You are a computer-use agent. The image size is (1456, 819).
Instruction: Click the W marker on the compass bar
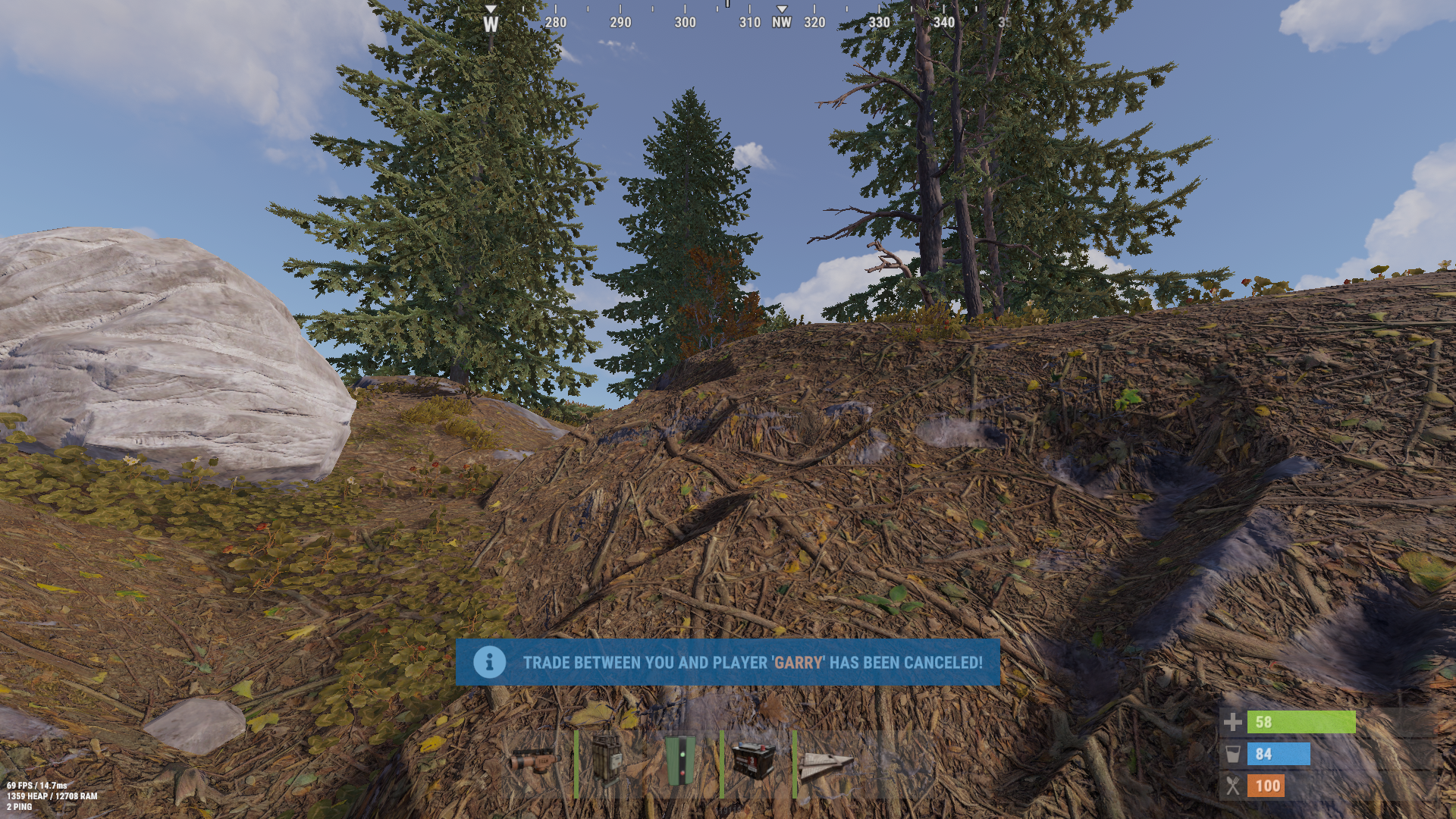pyautogui.click(x=490, y=23)
